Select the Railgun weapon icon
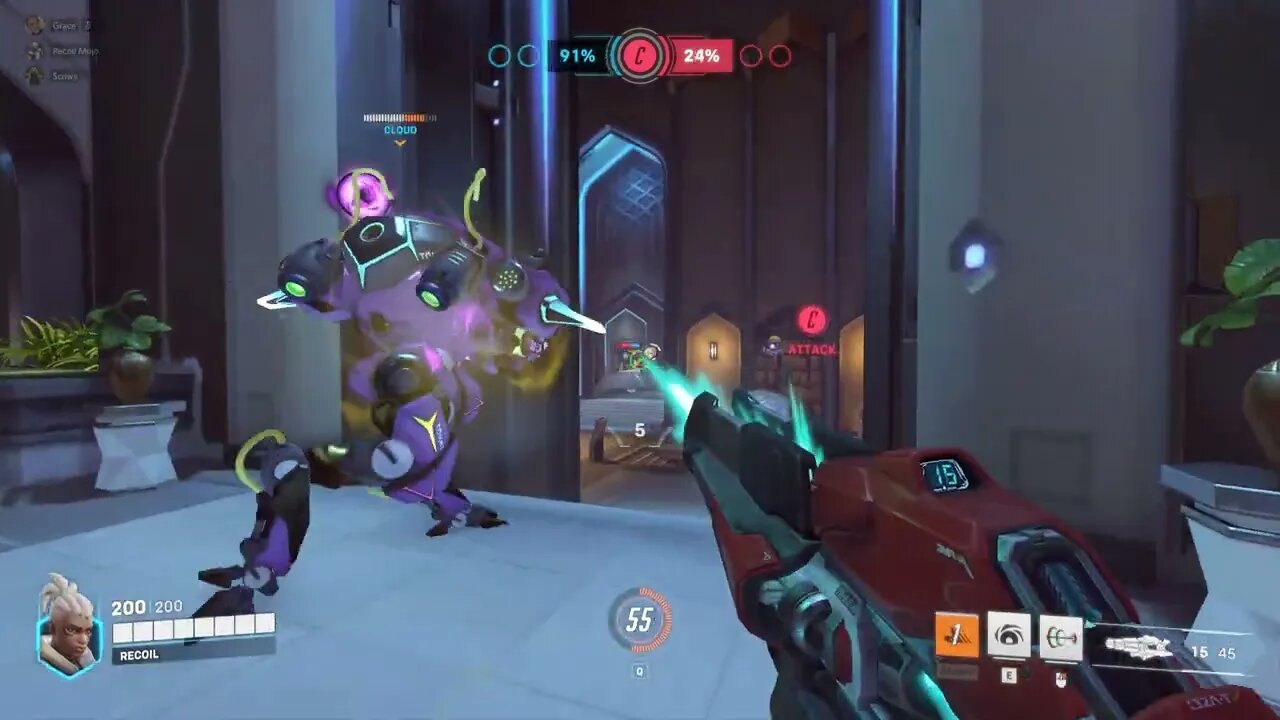1280x720 pixels. coord(1140,645)
